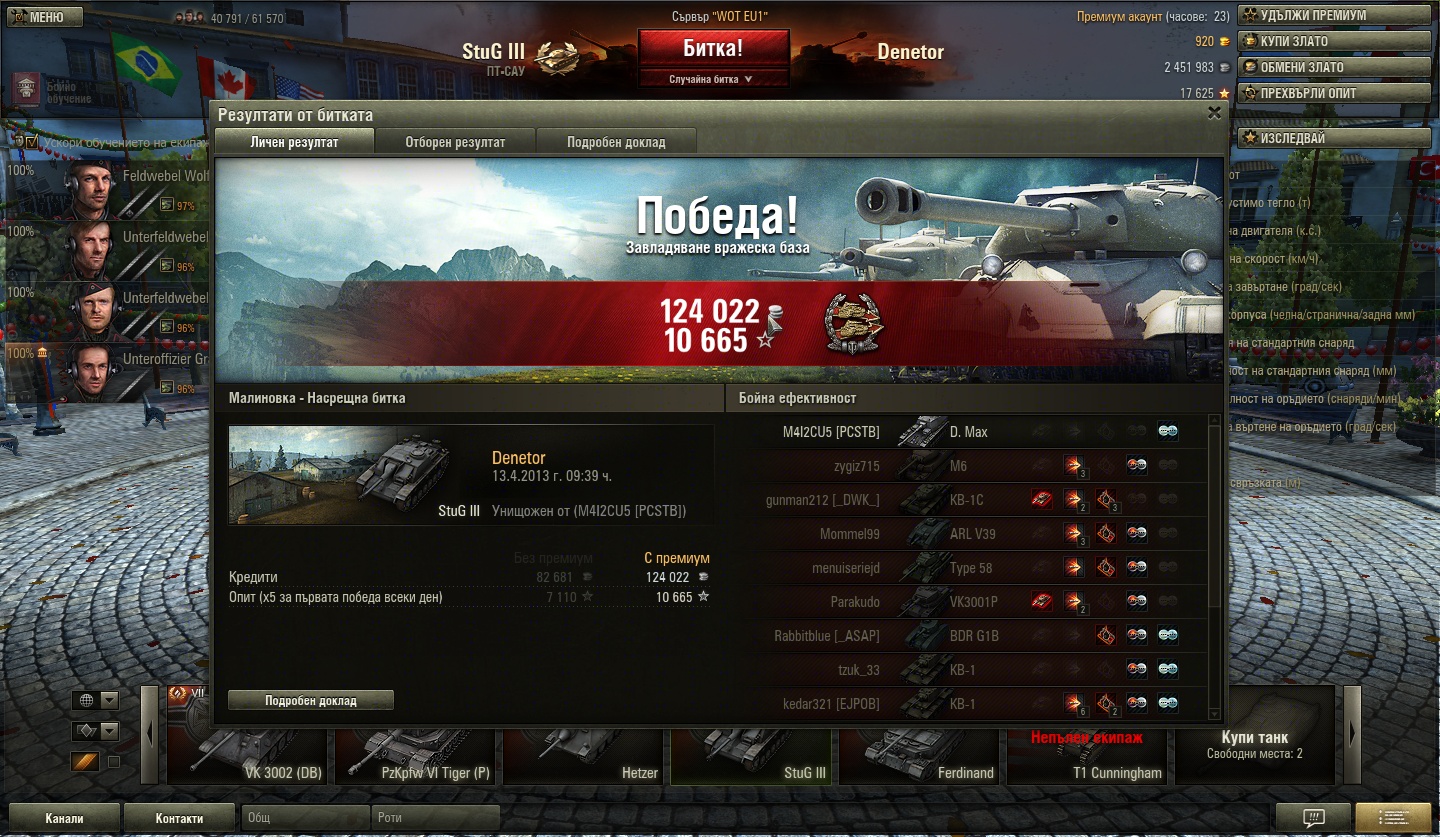The height and width of the screenshot is (837, 1440).
Task: Click the Купи танк slot
Action: pyautogui.click(x=1254, y=745)
